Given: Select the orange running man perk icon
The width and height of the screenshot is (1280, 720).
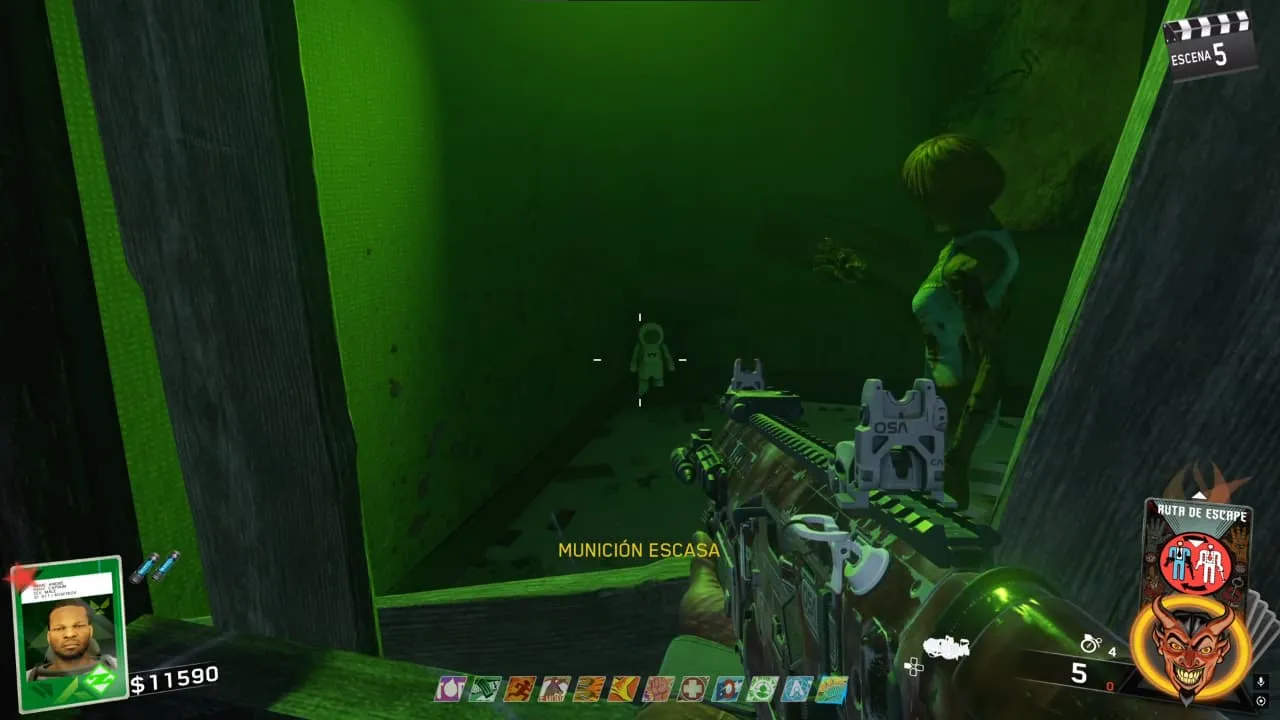Looking at the screenshot, I should [519, 688].
